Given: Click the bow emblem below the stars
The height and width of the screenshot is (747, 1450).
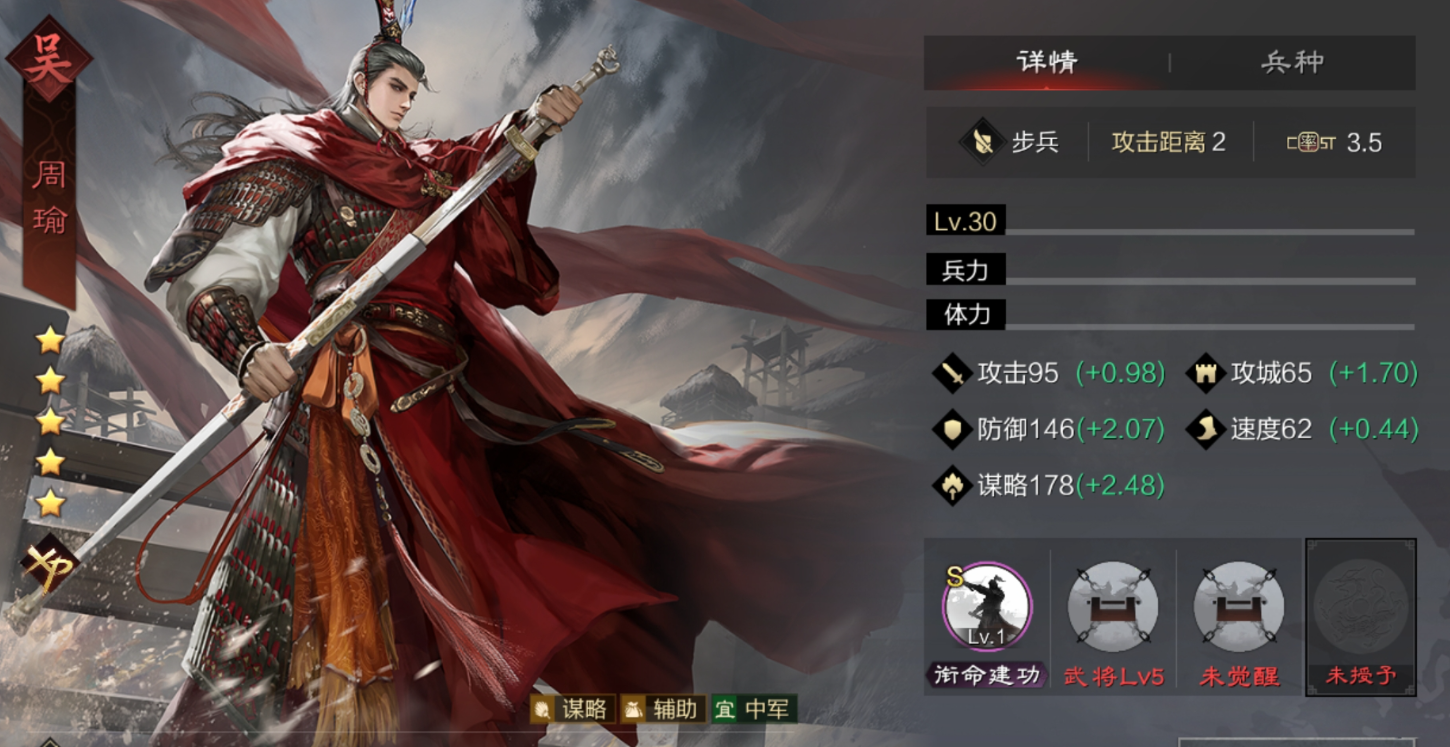Looking at the screenshot, I should click(49, 563).
